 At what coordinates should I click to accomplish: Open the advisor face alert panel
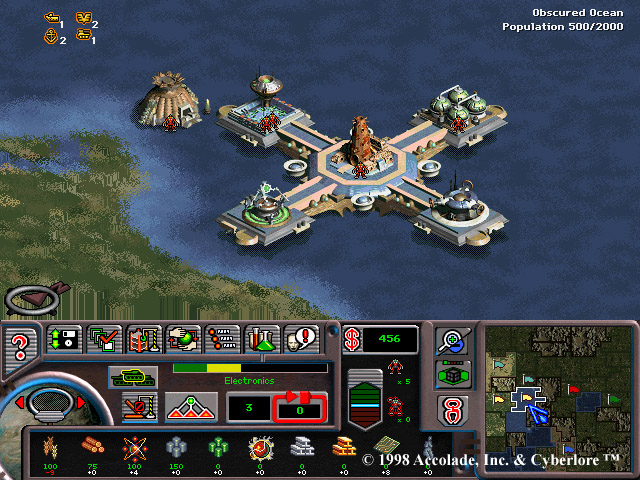tap(301, 340)
